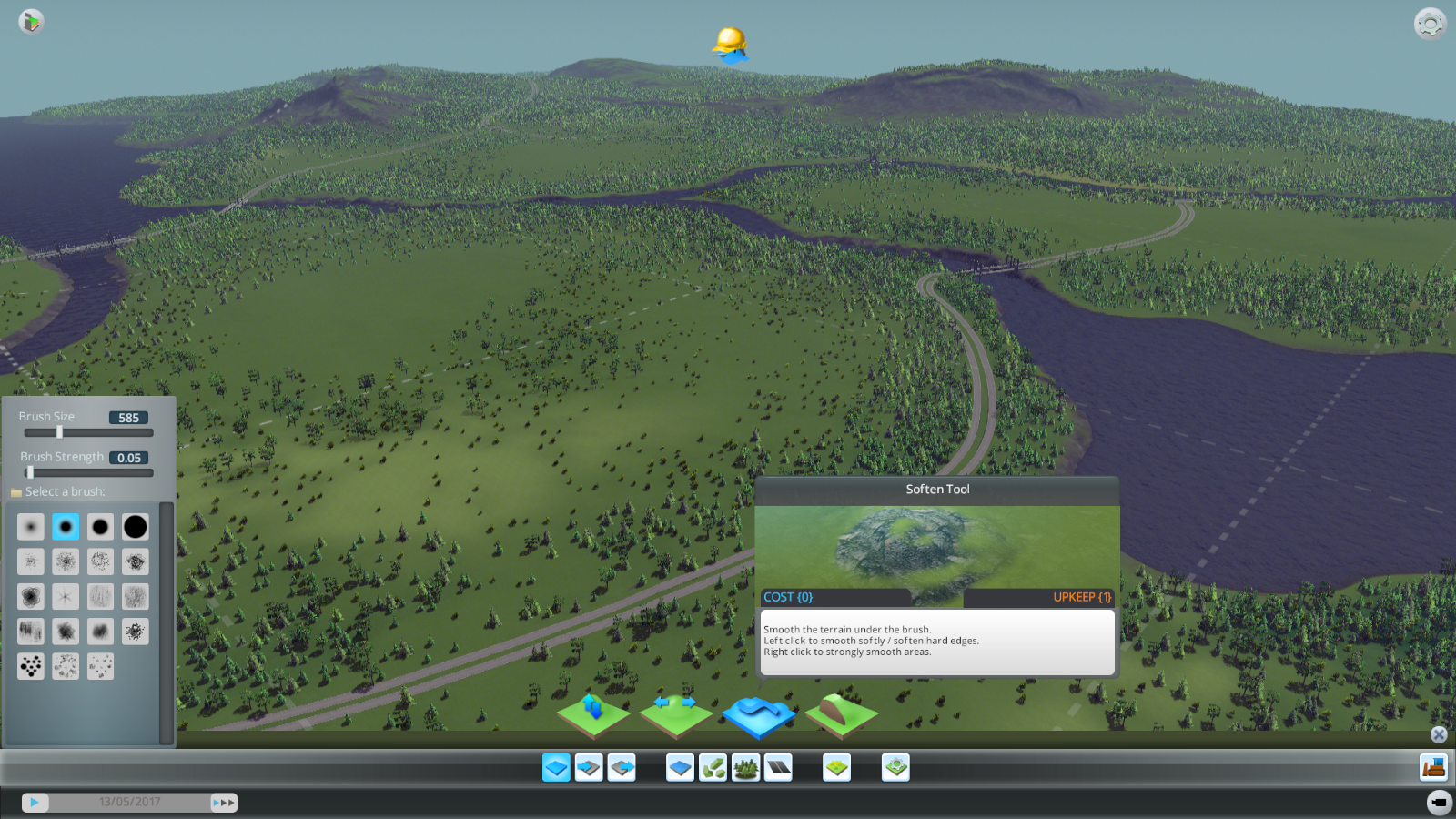This screenshot has width=1456, height=819.
Task: Choose the soft blurred dot brush
Action: 31,527
